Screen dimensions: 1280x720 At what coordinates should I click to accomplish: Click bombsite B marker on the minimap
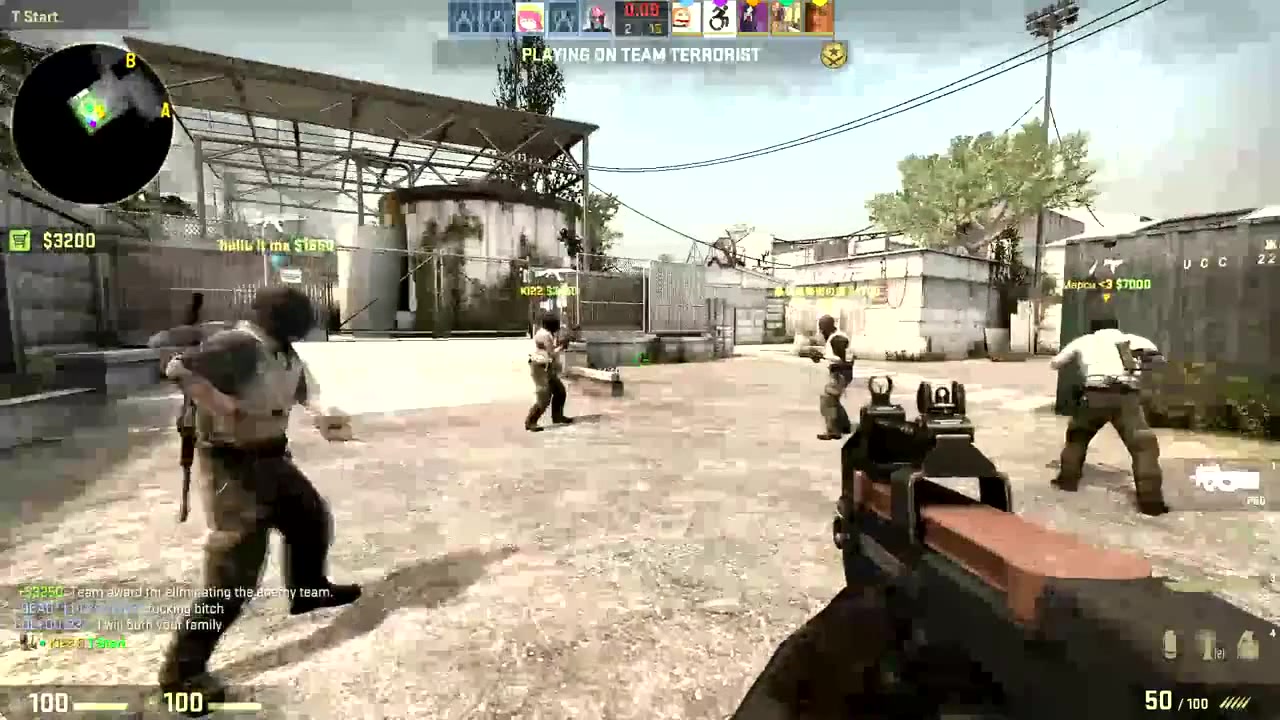click(x=129, y=61)
